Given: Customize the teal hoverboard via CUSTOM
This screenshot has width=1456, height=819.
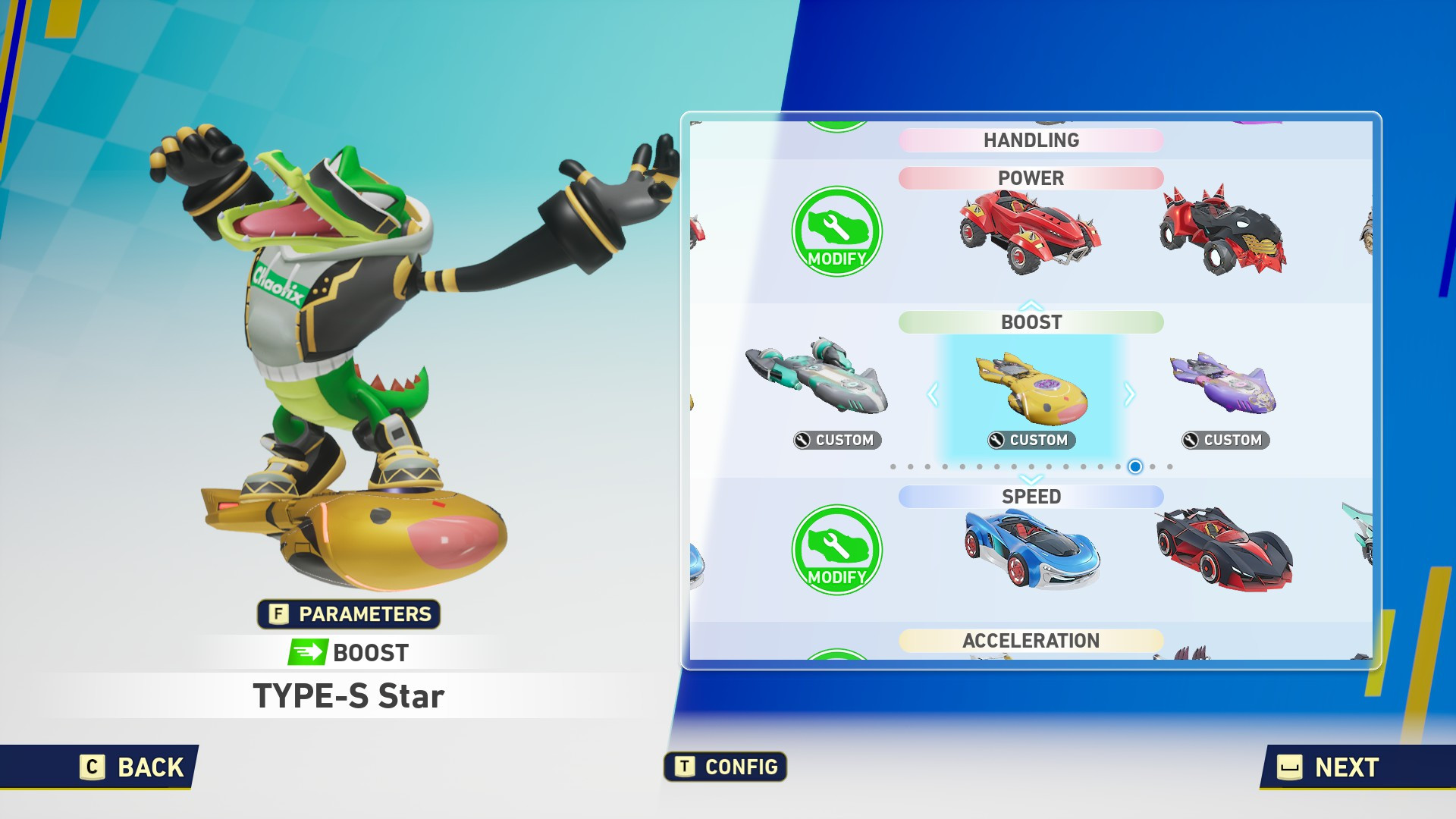Looking at the screenshot, I should pyautogui.click(x=837, y=441).
